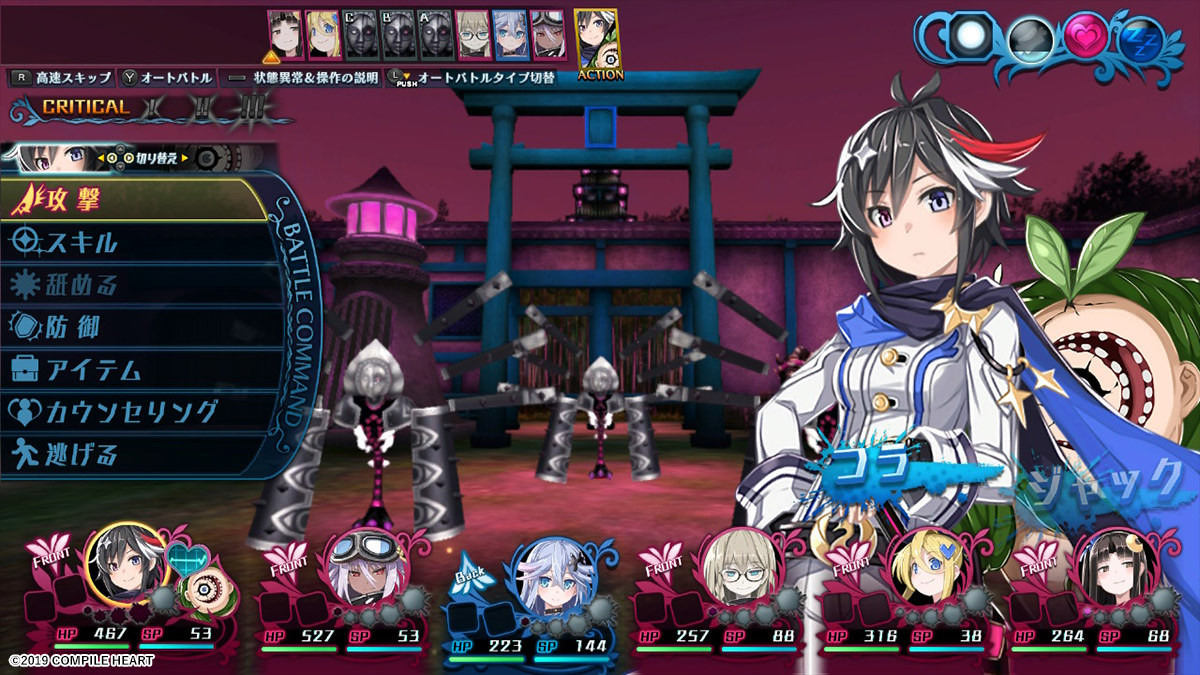Pick the glasses-wearing party member portrait
The width and height of the screenshot is (1200, 675).
click(738, 570)
